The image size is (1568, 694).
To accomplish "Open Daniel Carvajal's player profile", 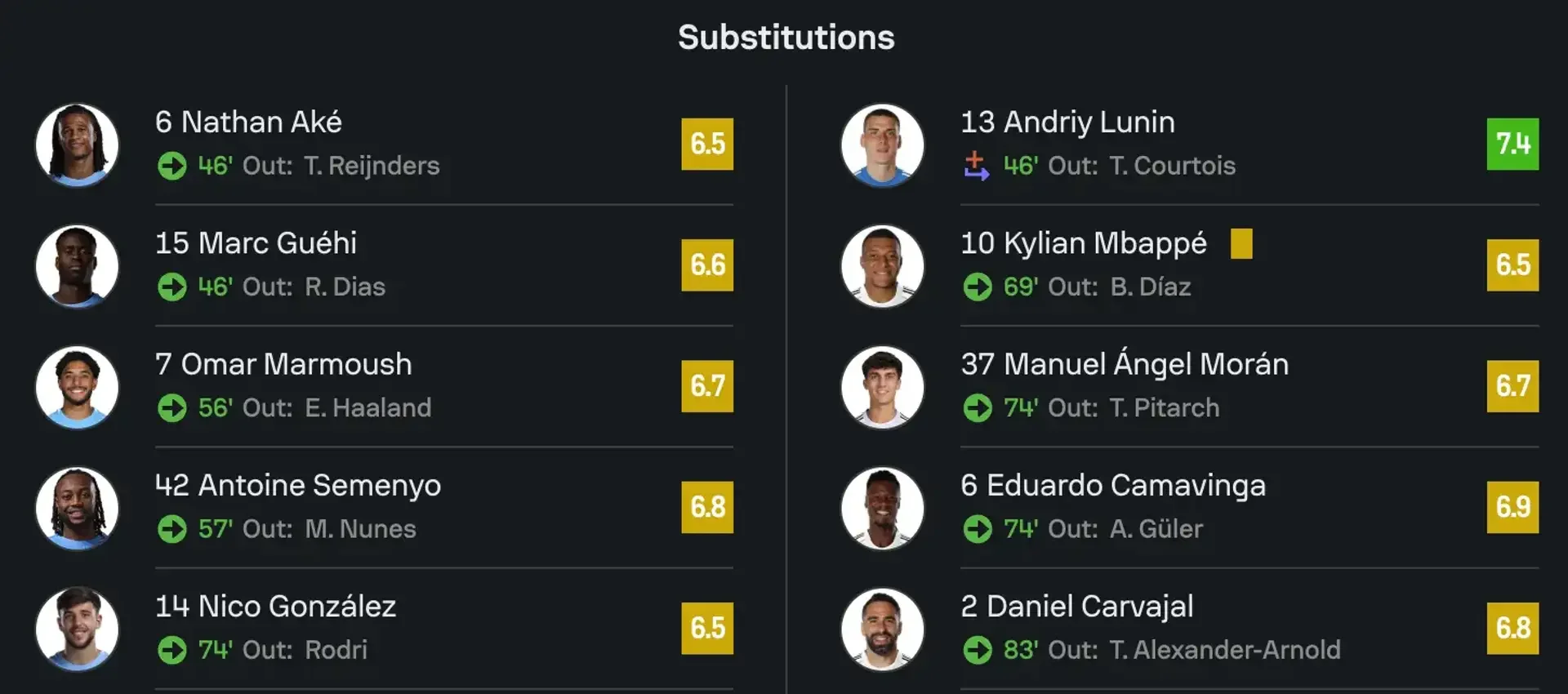I will (x=1077, y=606).
